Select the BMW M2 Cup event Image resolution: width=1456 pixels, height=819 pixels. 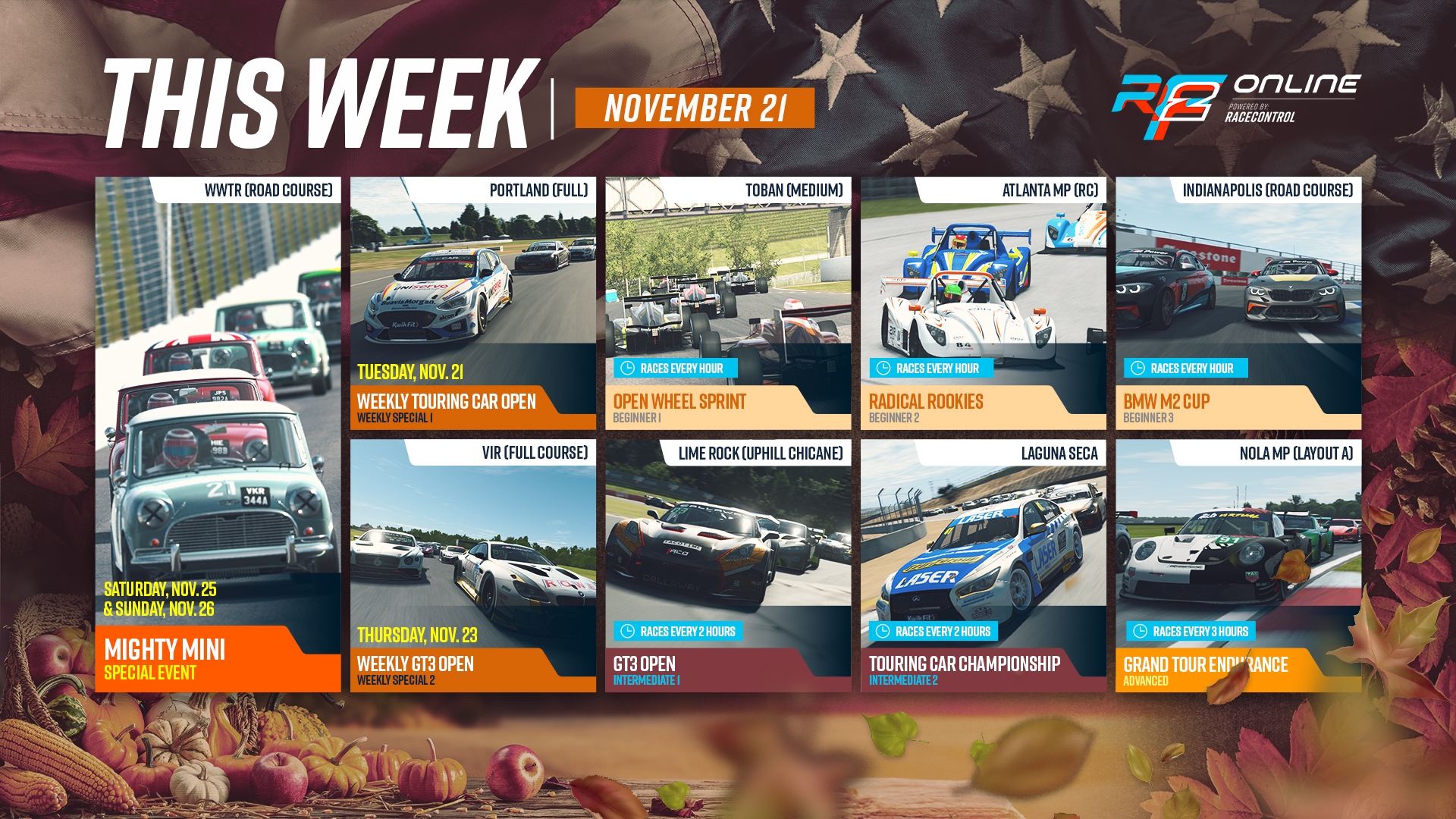pyautogui.click(x=1238, y=303)
